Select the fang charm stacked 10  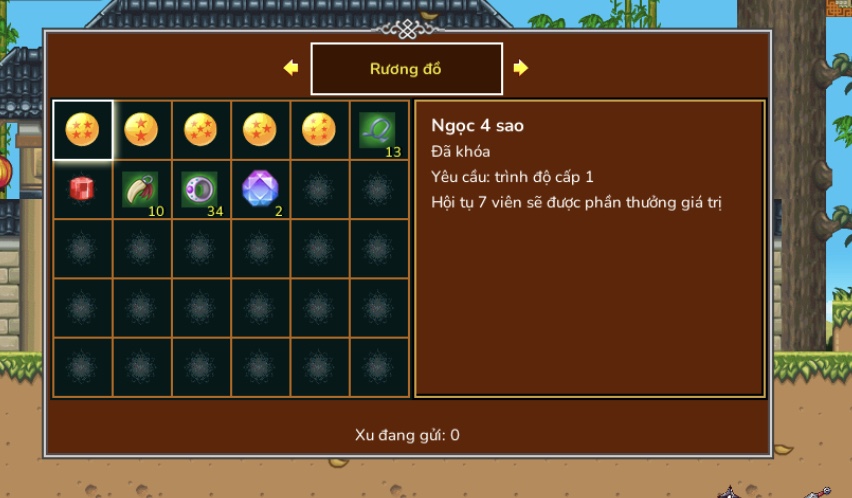[140, 188]
